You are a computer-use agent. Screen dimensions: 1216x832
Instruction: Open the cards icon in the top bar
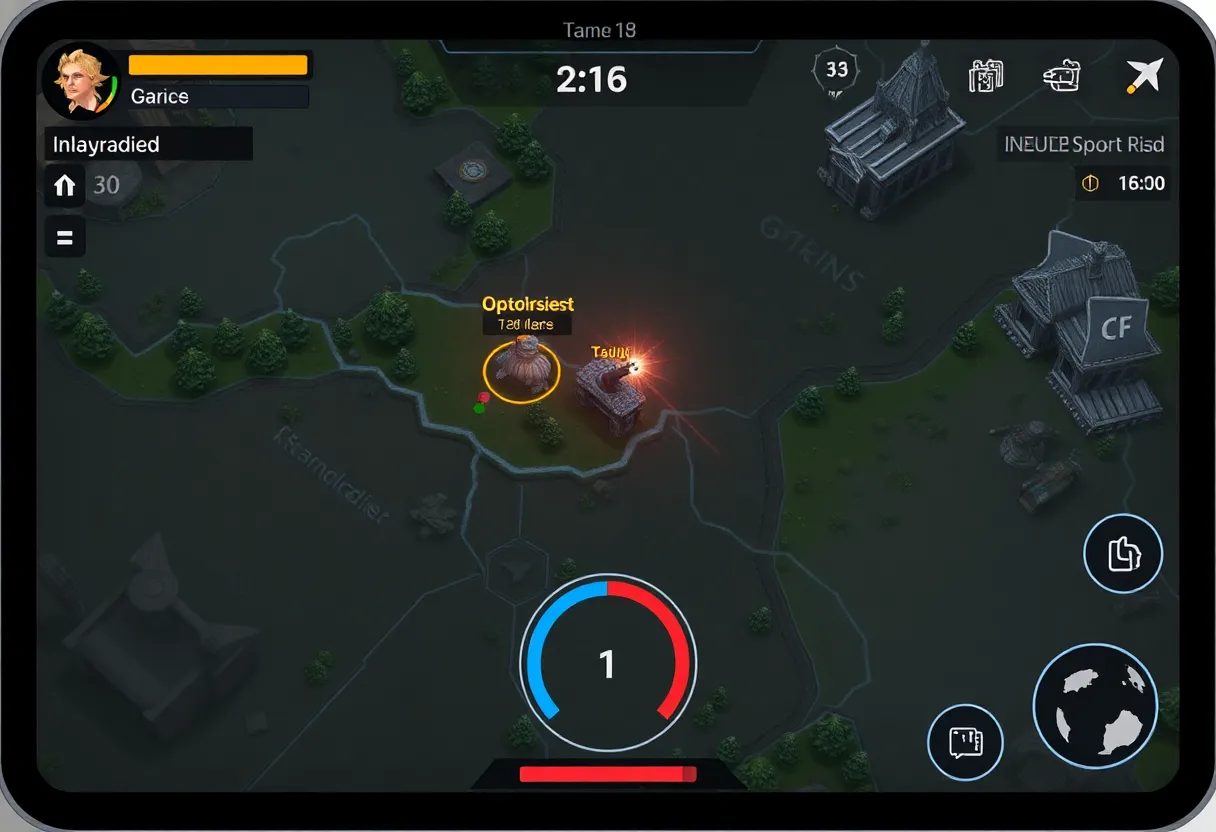click(x=986, y=77)
